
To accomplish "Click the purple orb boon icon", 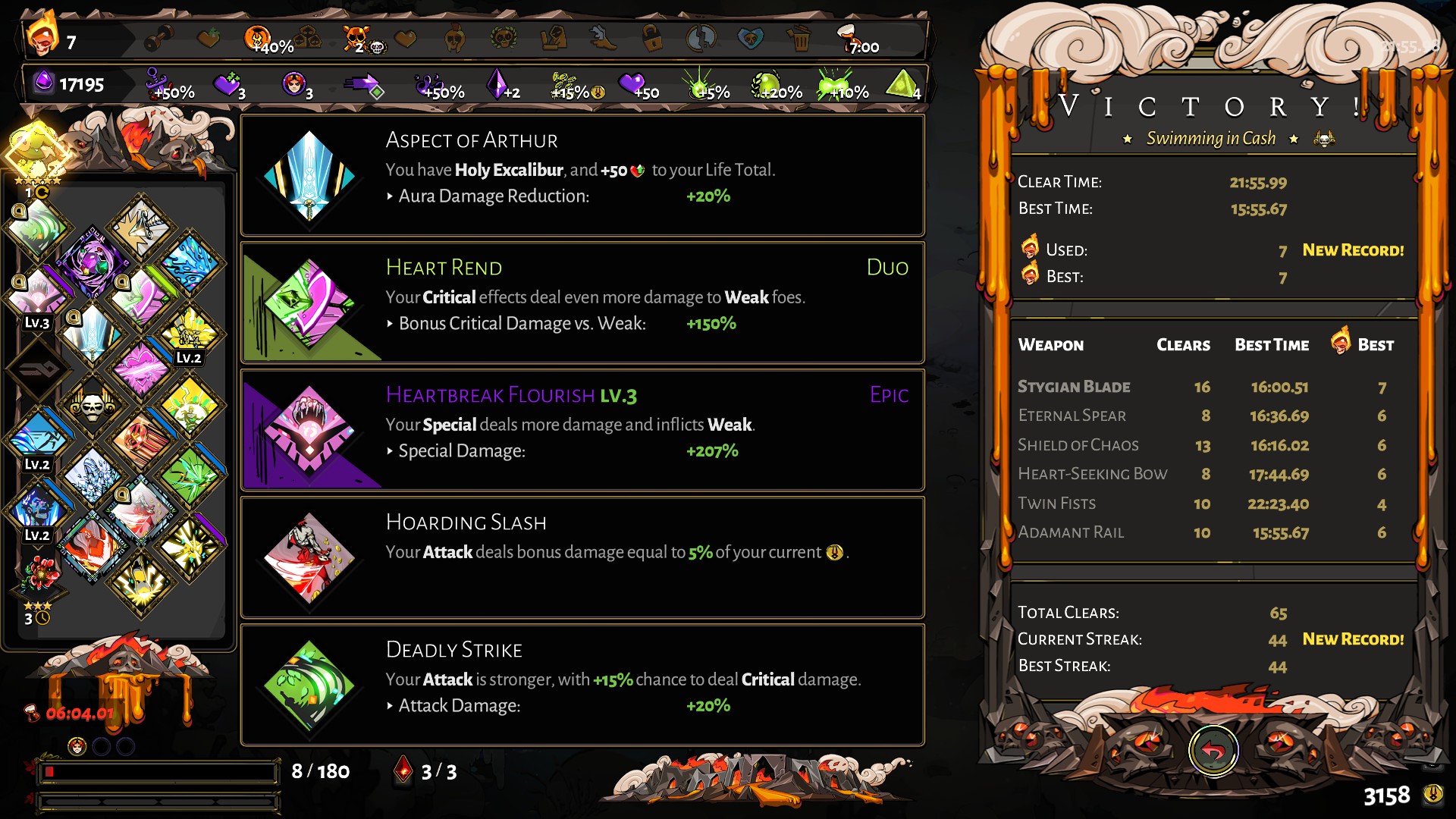I will click(92, 263).
